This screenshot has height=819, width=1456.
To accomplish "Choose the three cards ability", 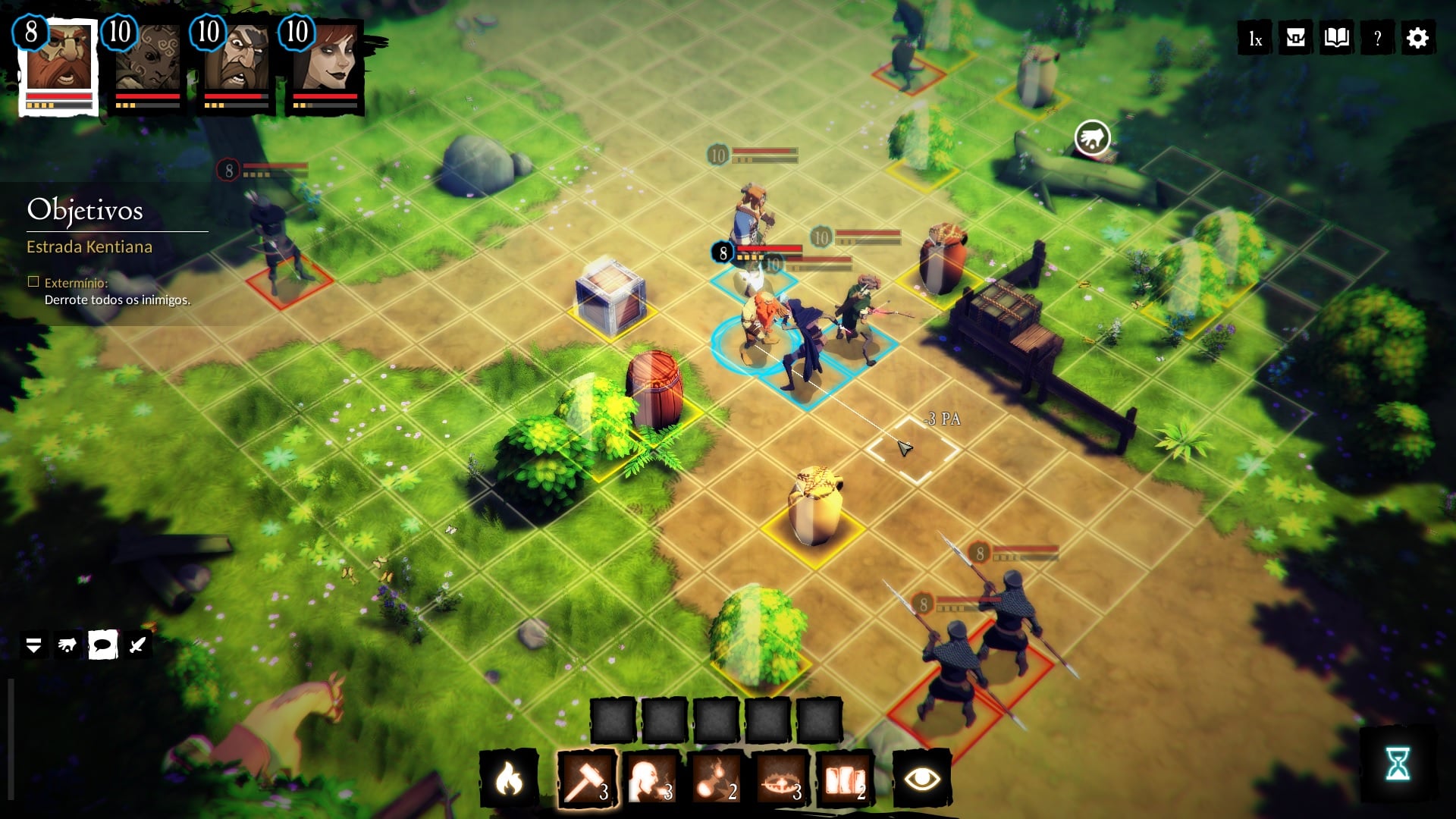I will pyautogui.click(x=845, y=779).
